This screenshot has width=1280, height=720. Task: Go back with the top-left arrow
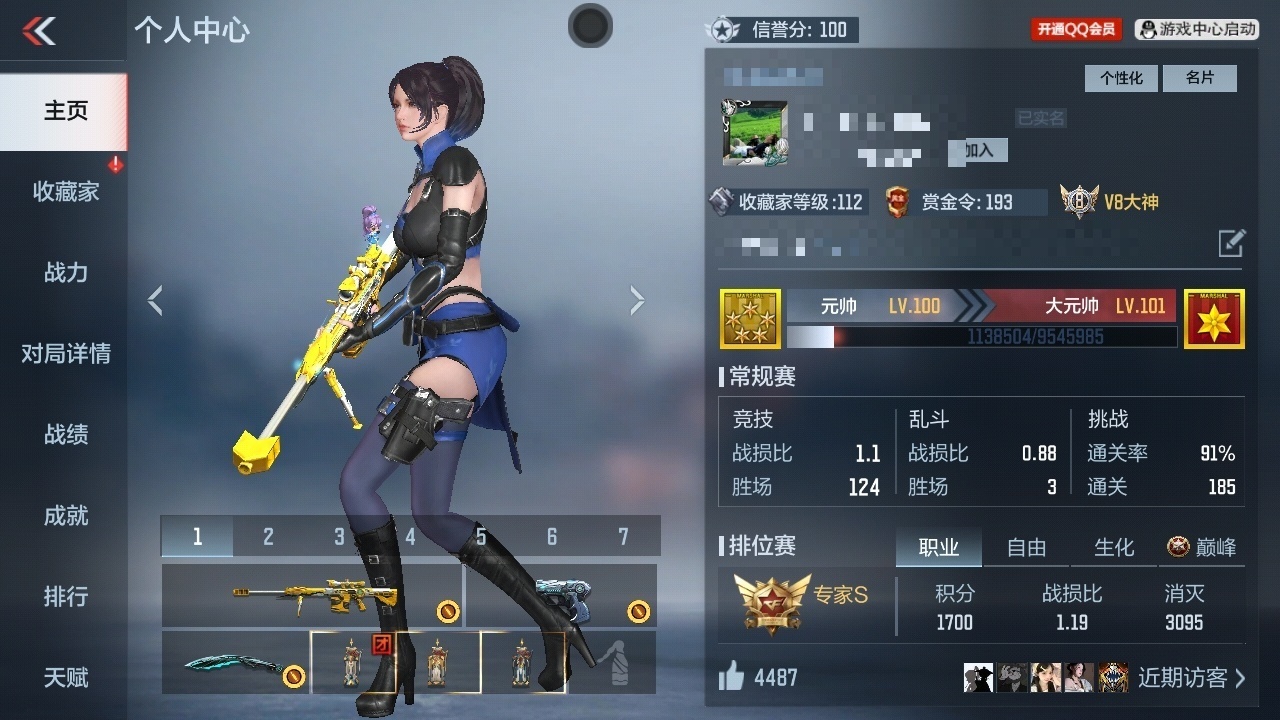[x=40, y=31]
